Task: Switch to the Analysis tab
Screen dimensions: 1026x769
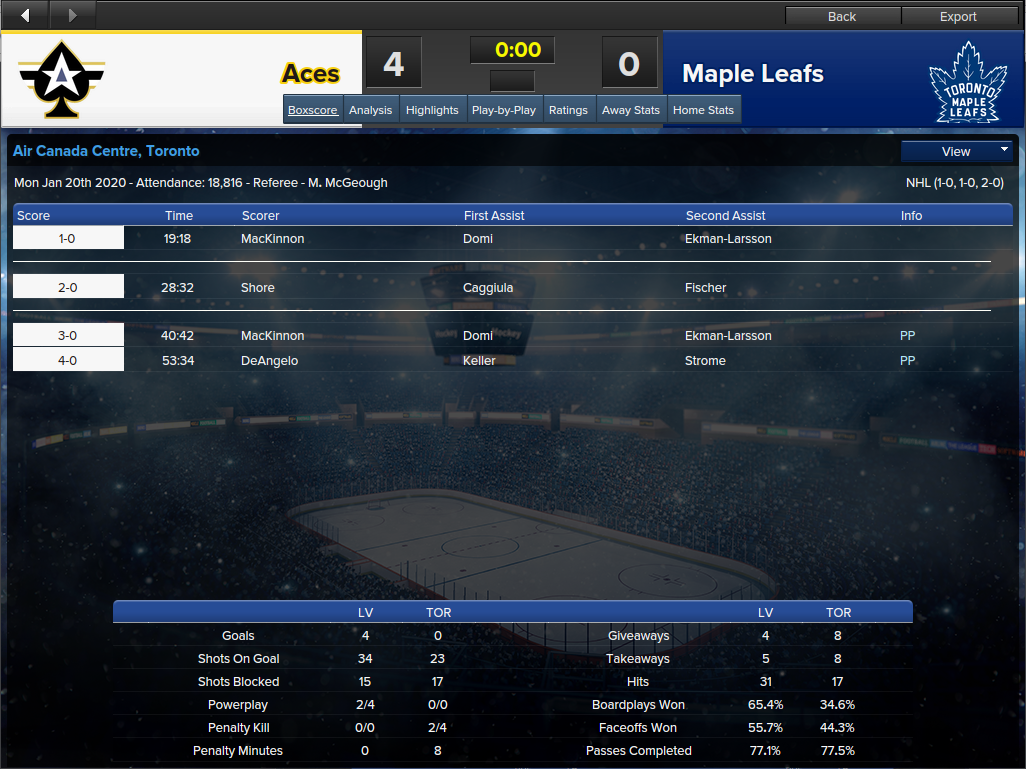Action: (370, 110)
